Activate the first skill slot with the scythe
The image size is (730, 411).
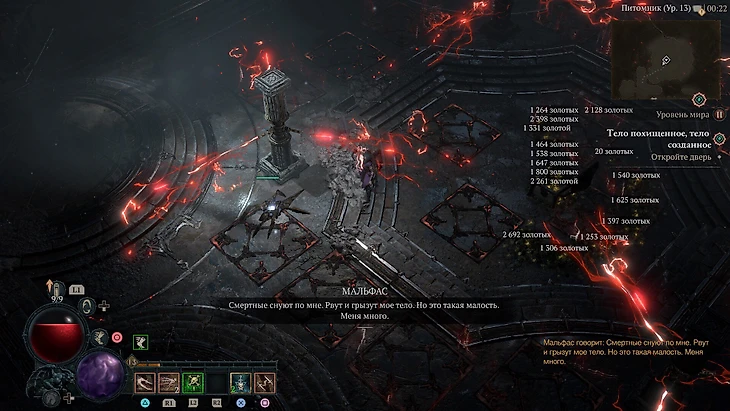click(x=146, y=381)
